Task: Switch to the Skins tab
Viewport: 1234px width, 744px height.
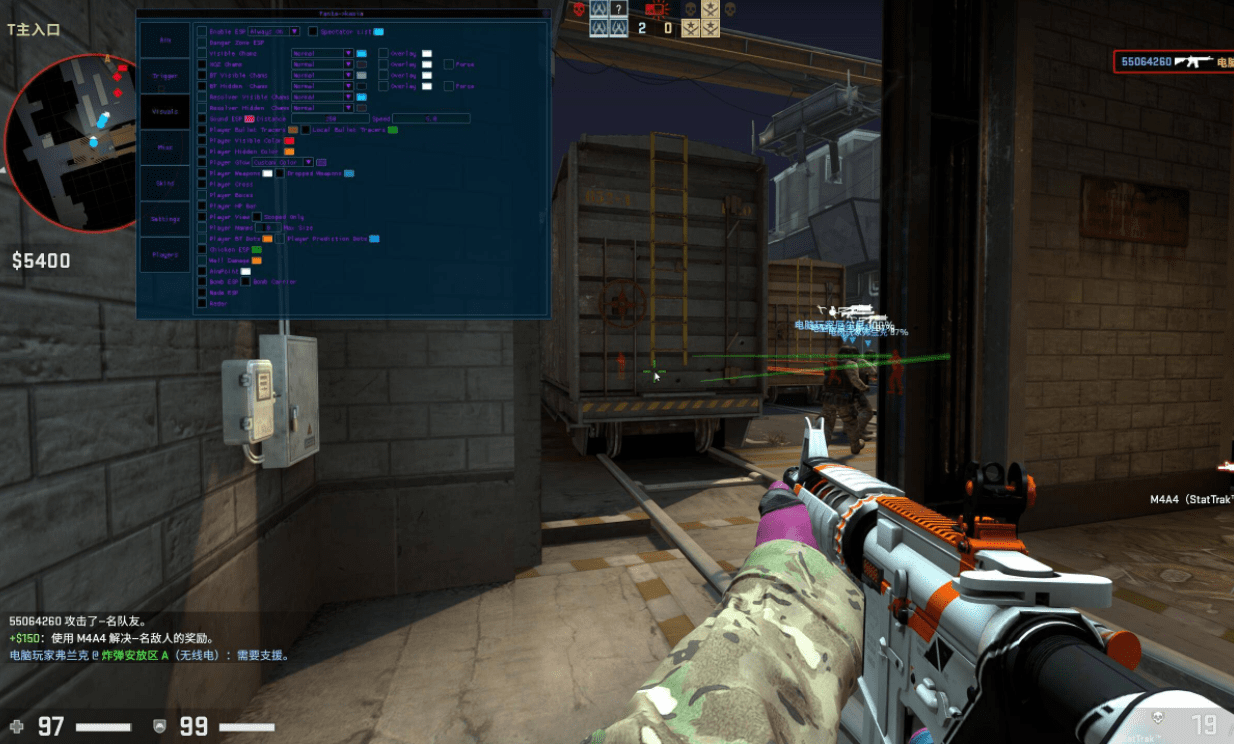Action: point(165,183)
